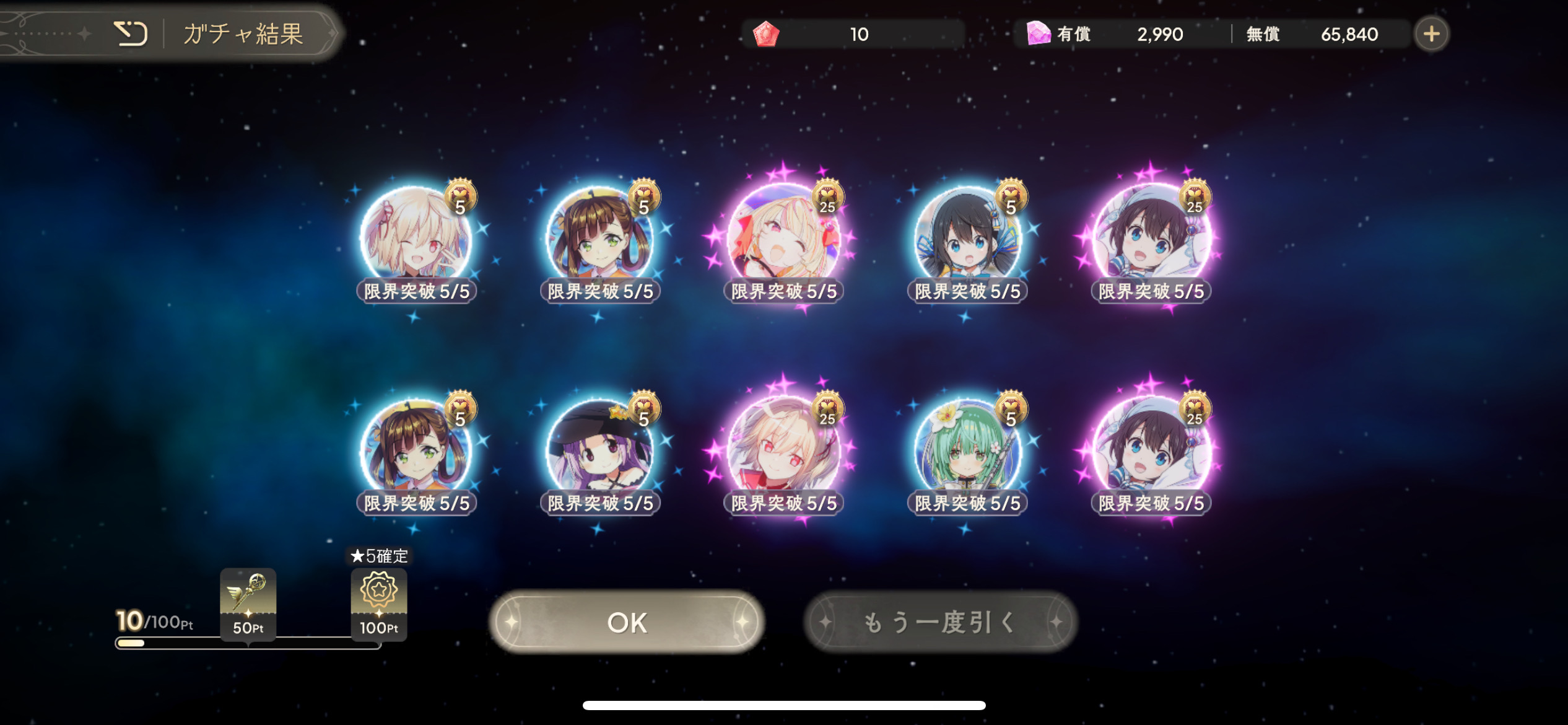
Task: Confirm the gacha results with OK
Action: coord(627,622)
